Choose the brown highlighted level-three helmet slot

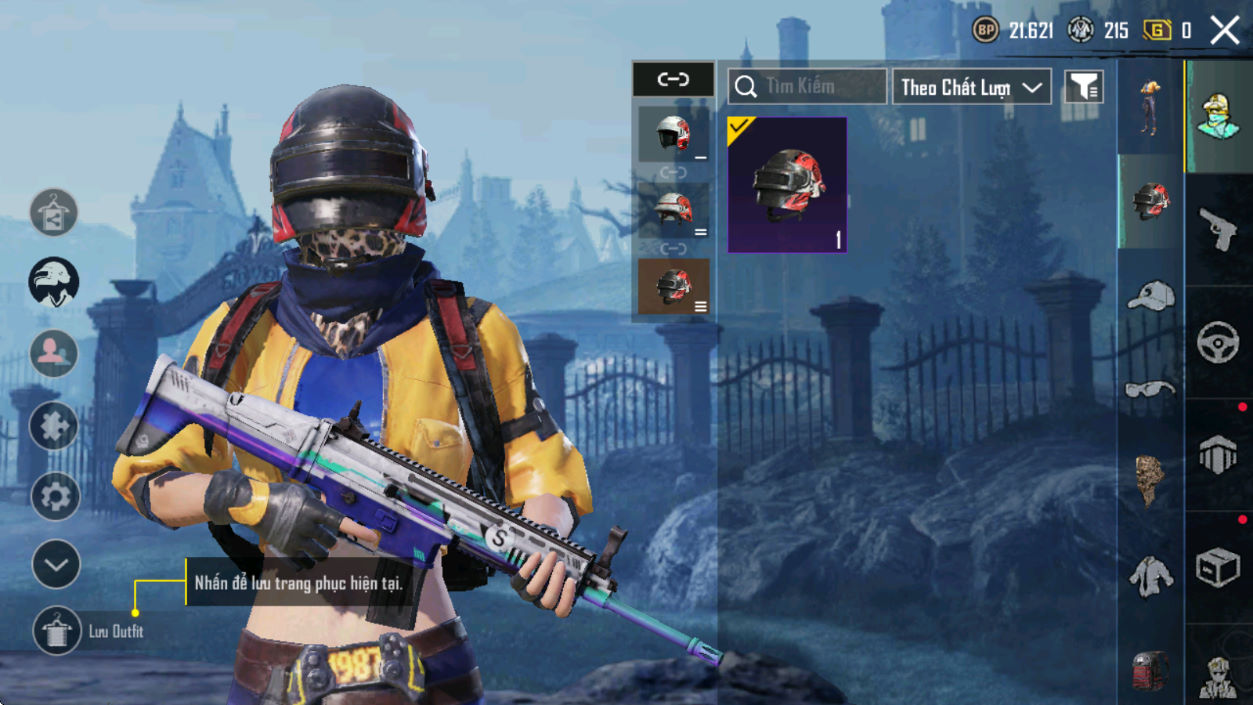(x=674, y=287)
